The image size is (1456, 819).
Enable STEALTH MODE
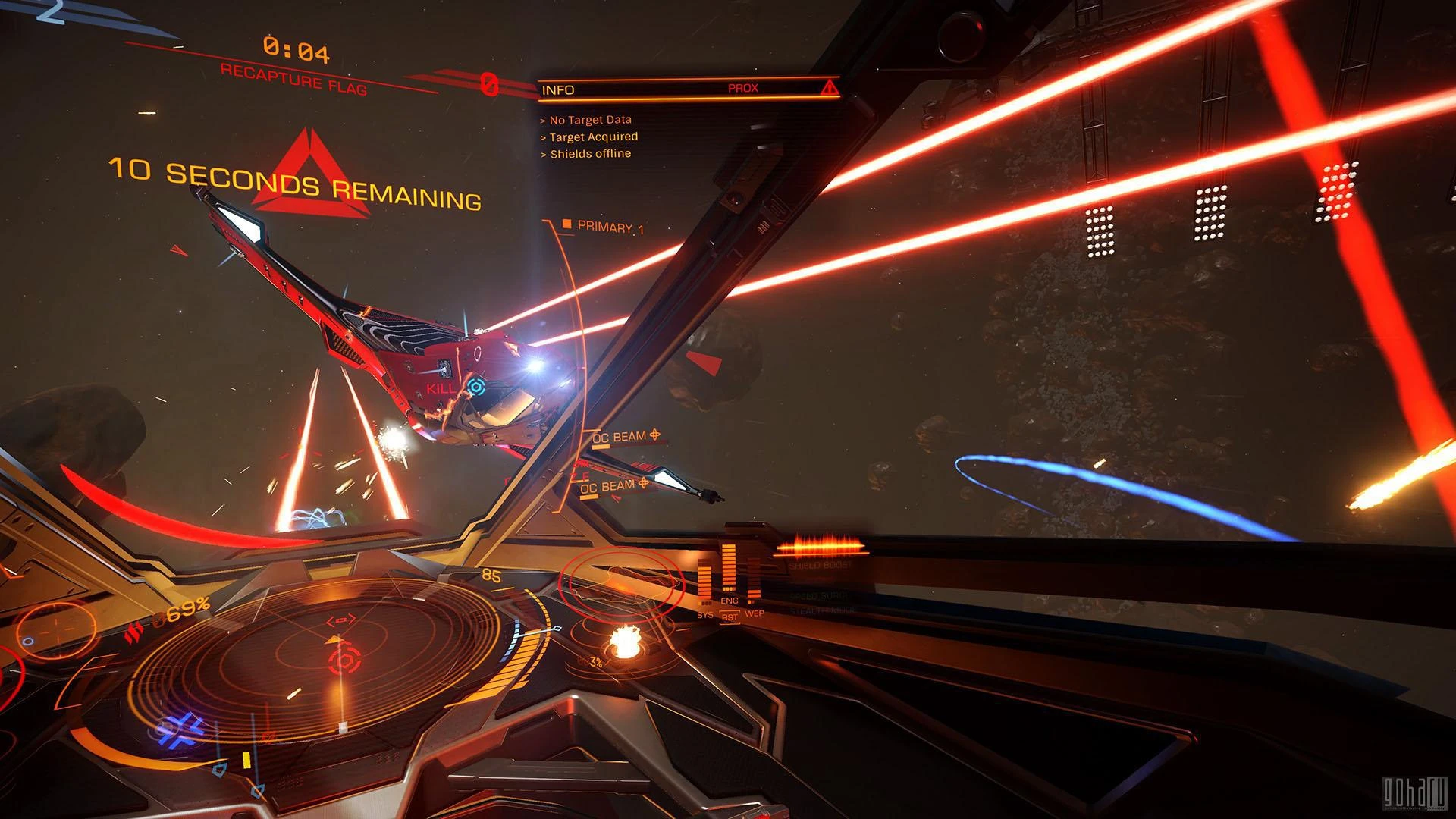[x=822, y=610]
